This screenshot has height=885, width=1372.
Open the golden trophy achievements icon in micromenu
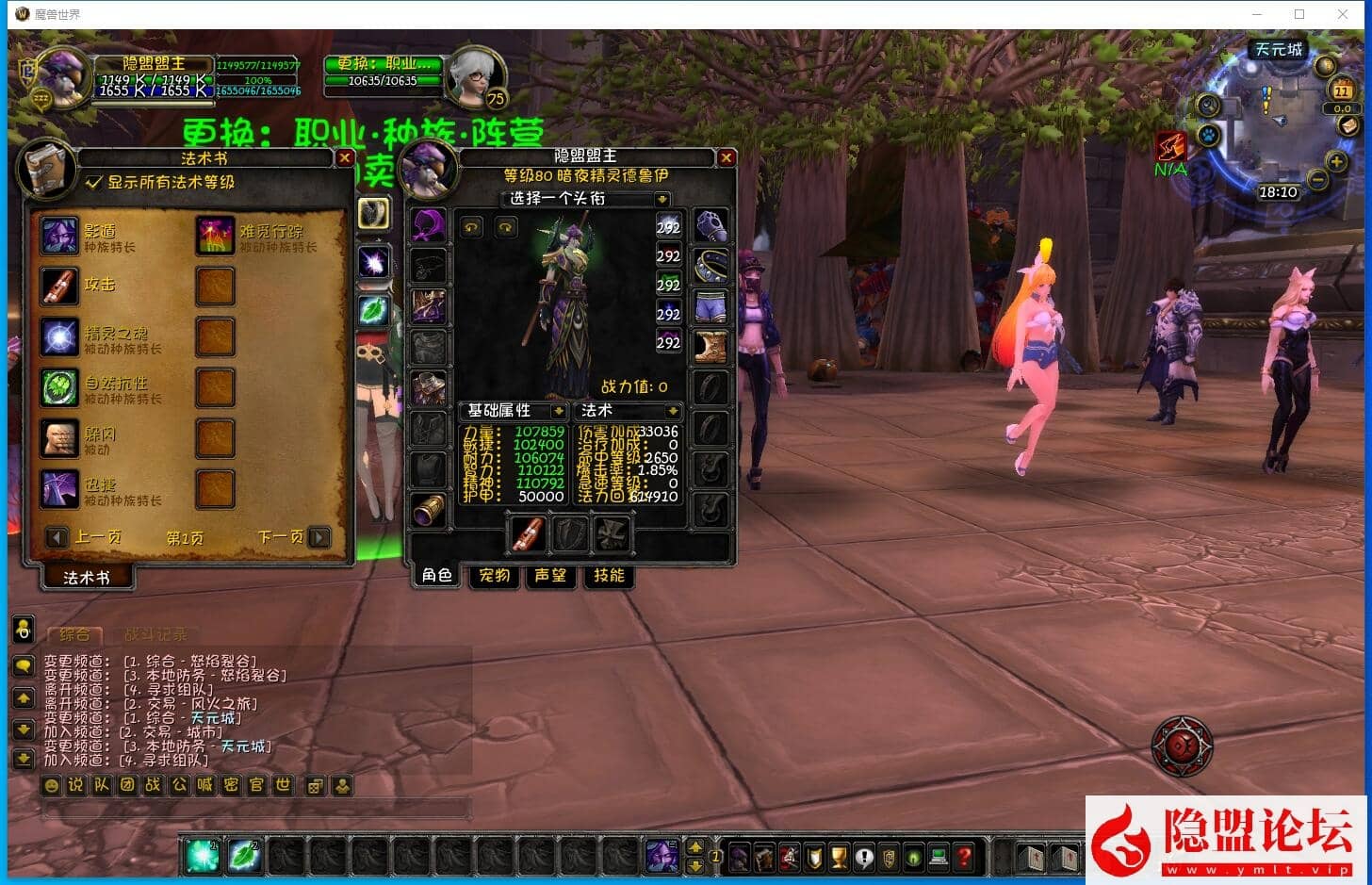(x=838, y=859)
